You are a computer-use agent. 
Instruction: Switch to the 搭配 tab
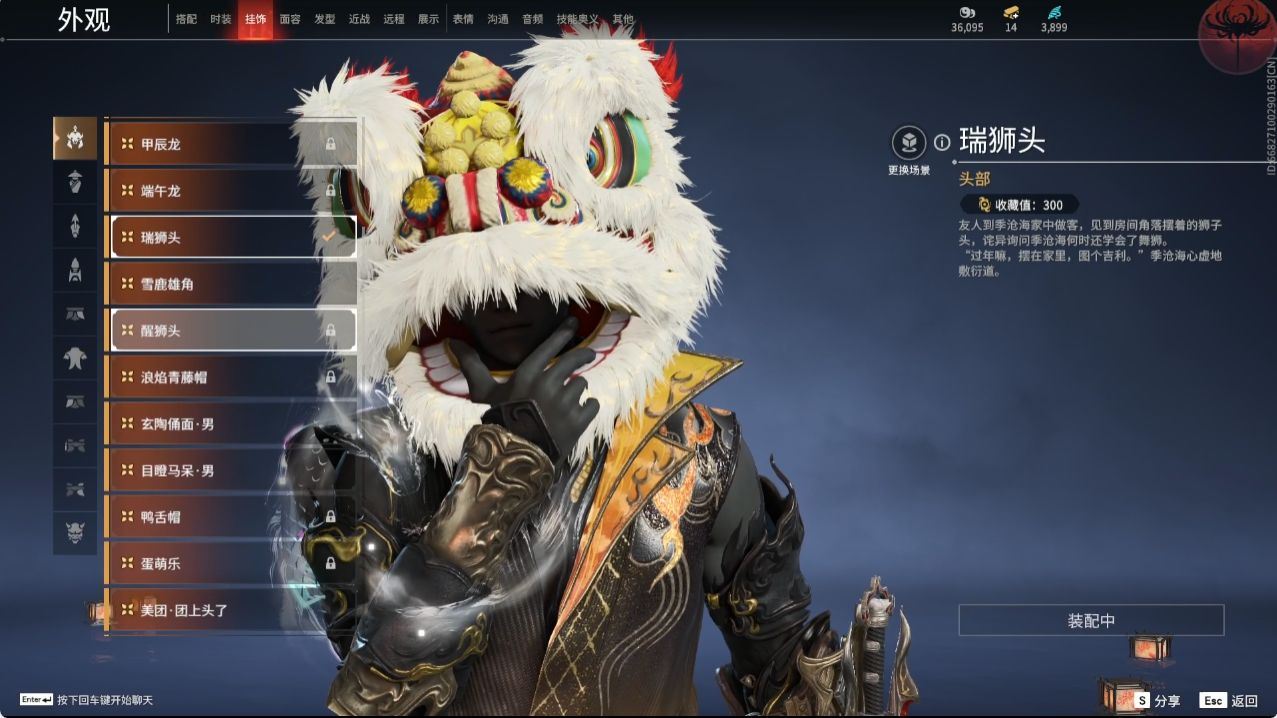pyautogui.click(x=186, y=19)
